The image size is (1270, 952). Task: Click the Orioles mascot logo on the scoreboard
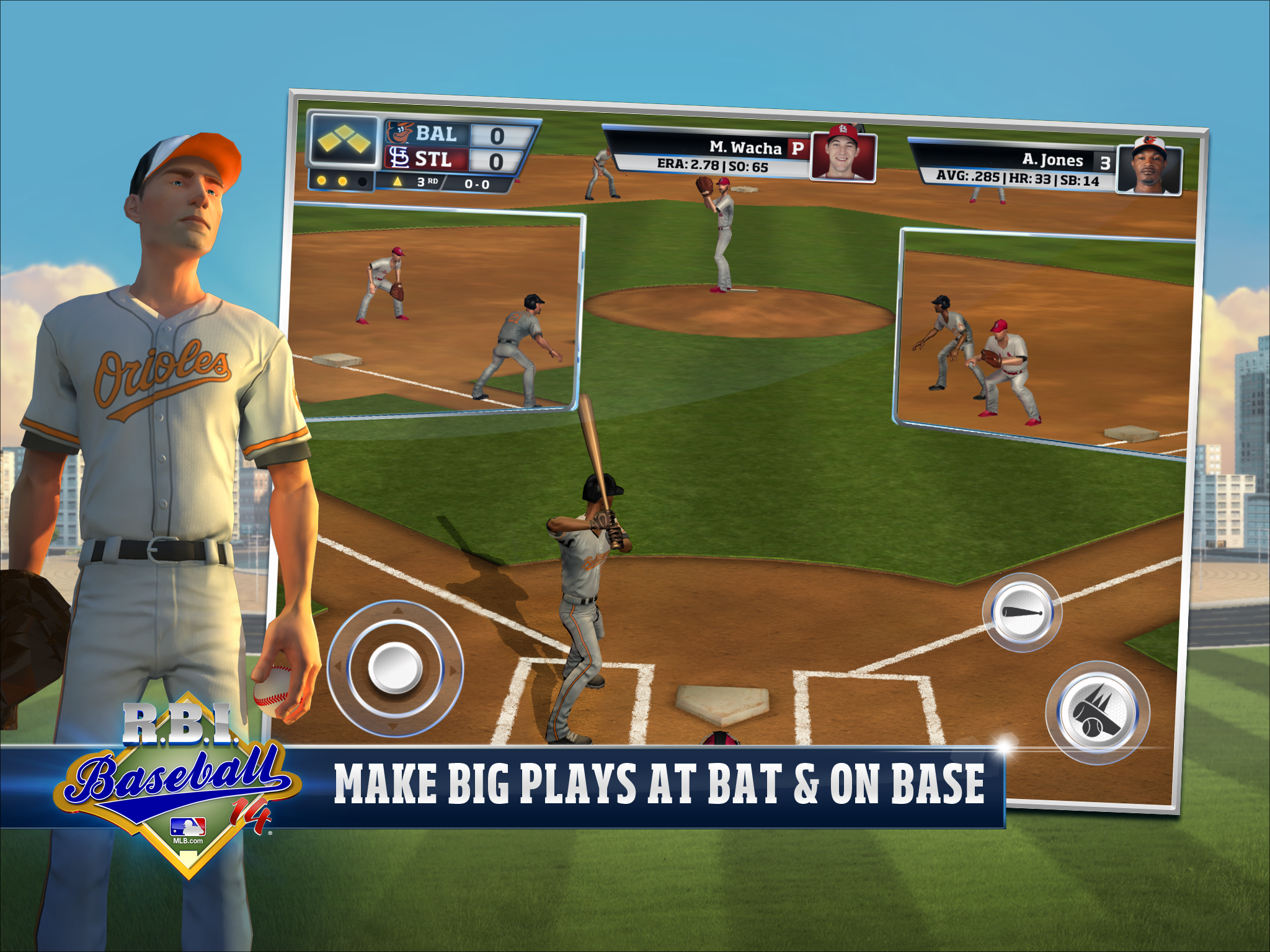(x=400, y=132)
